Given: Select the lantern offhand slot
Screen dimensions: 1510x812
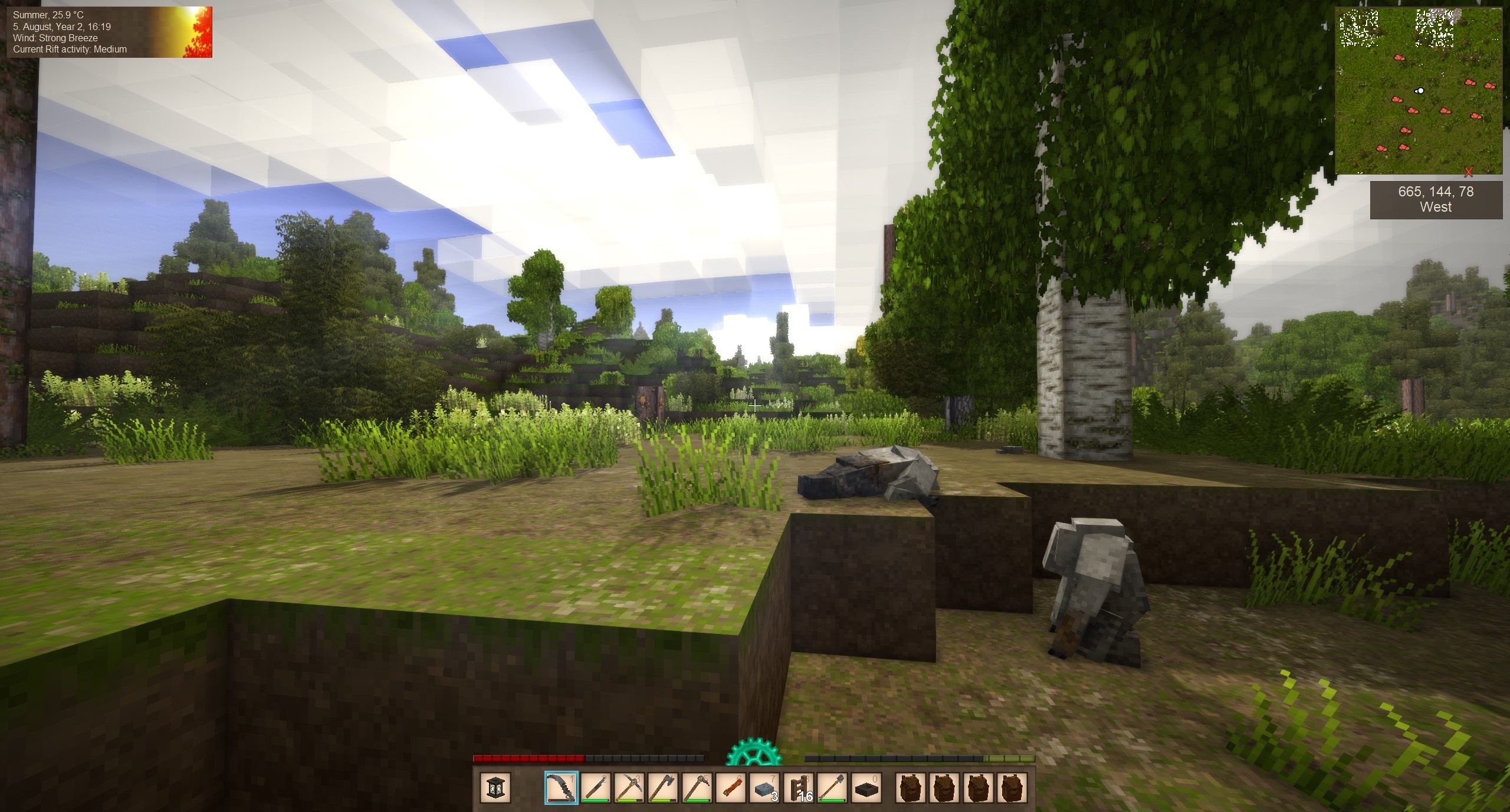Looking at the screenshot, I should coord(495,788).
